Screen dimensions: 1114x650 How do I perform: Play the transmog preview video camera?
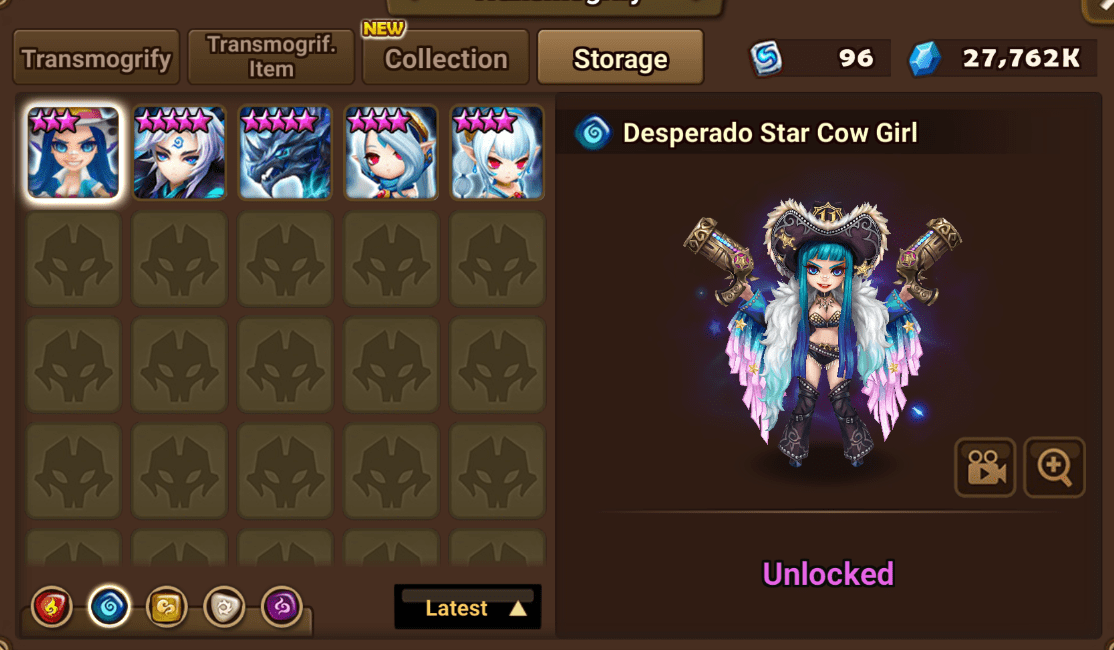985,467
